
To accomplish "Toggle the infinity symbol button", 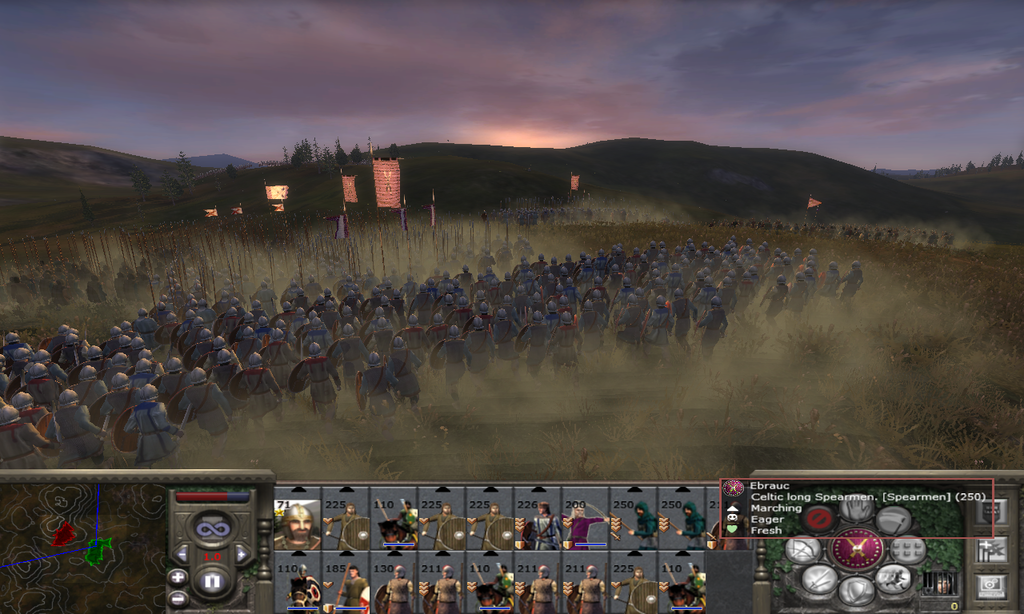I will [x=211, y=526].
